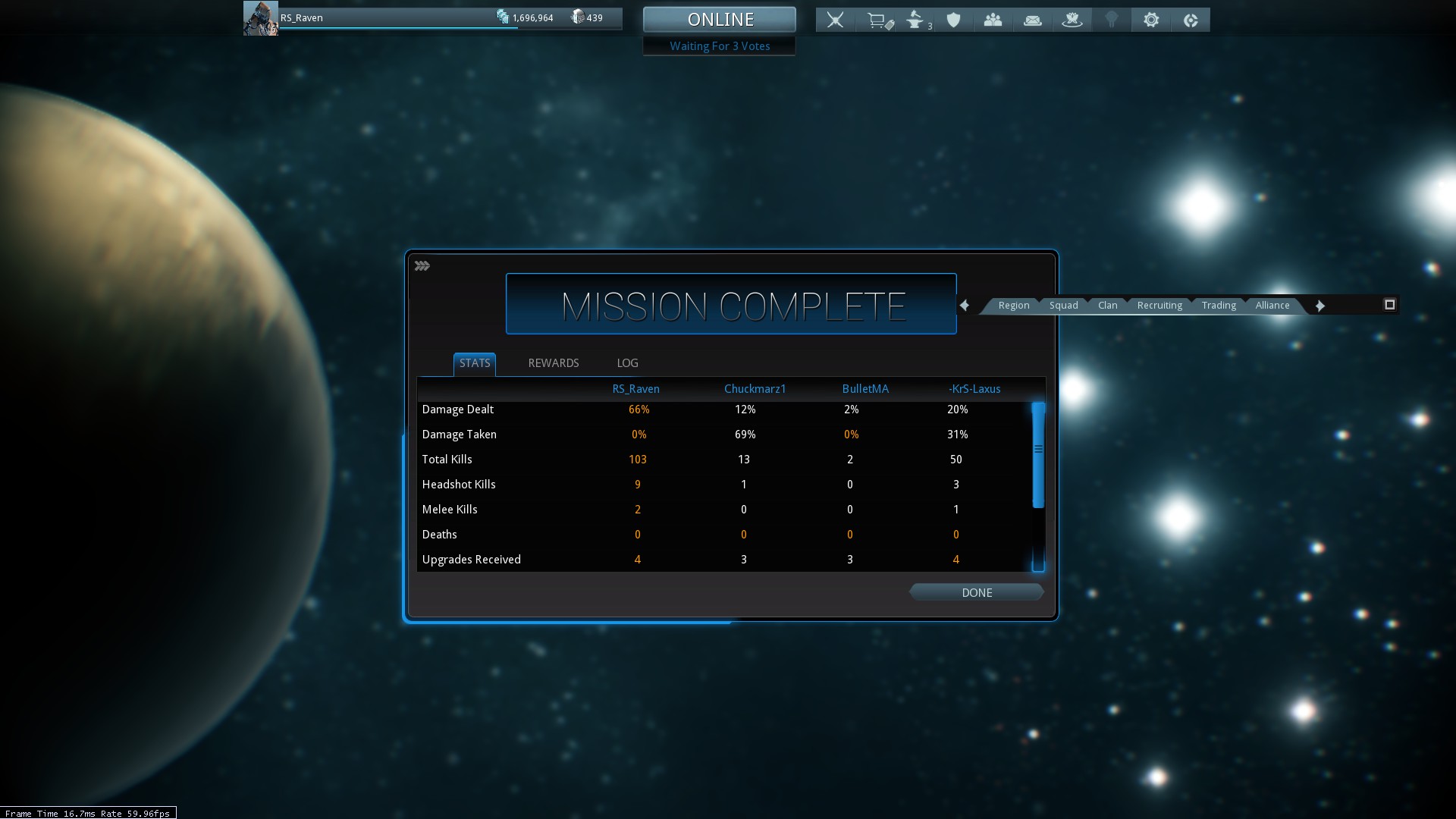
Task: Click the RS_Raven profile avatar
Action: (x=260, y=18)
